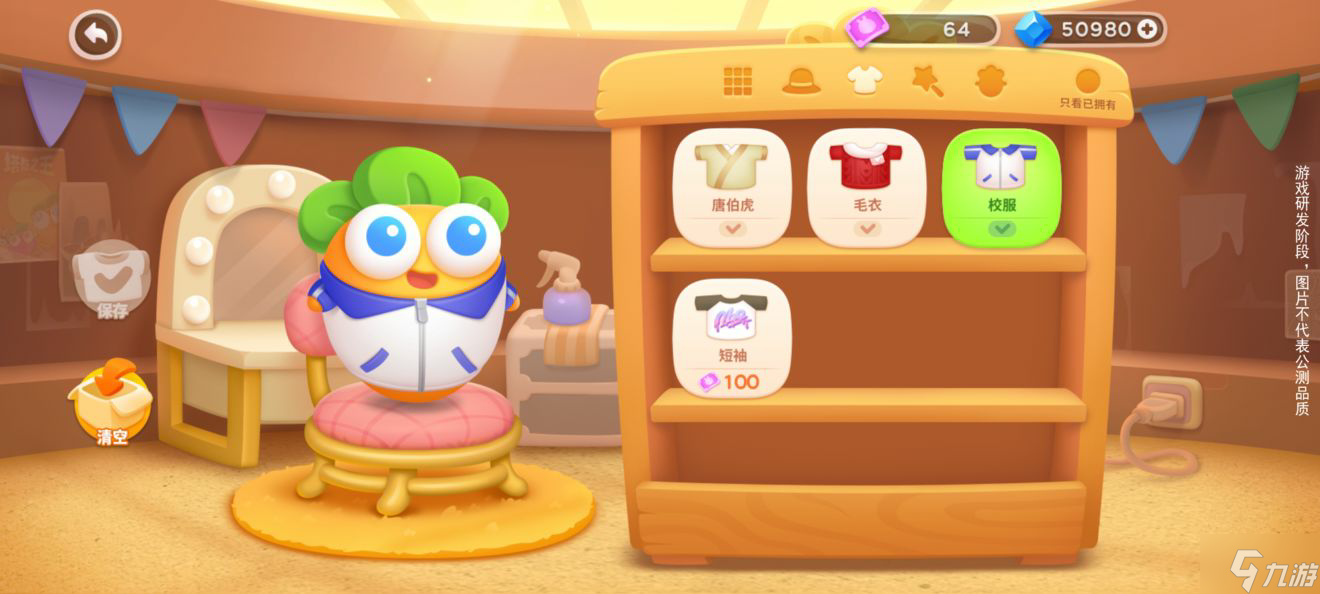The height and width of the screenshot is (594, 1320).
Task: Toggle 只看已拥有 owned-only filter
Action: tap(1087, 84)
